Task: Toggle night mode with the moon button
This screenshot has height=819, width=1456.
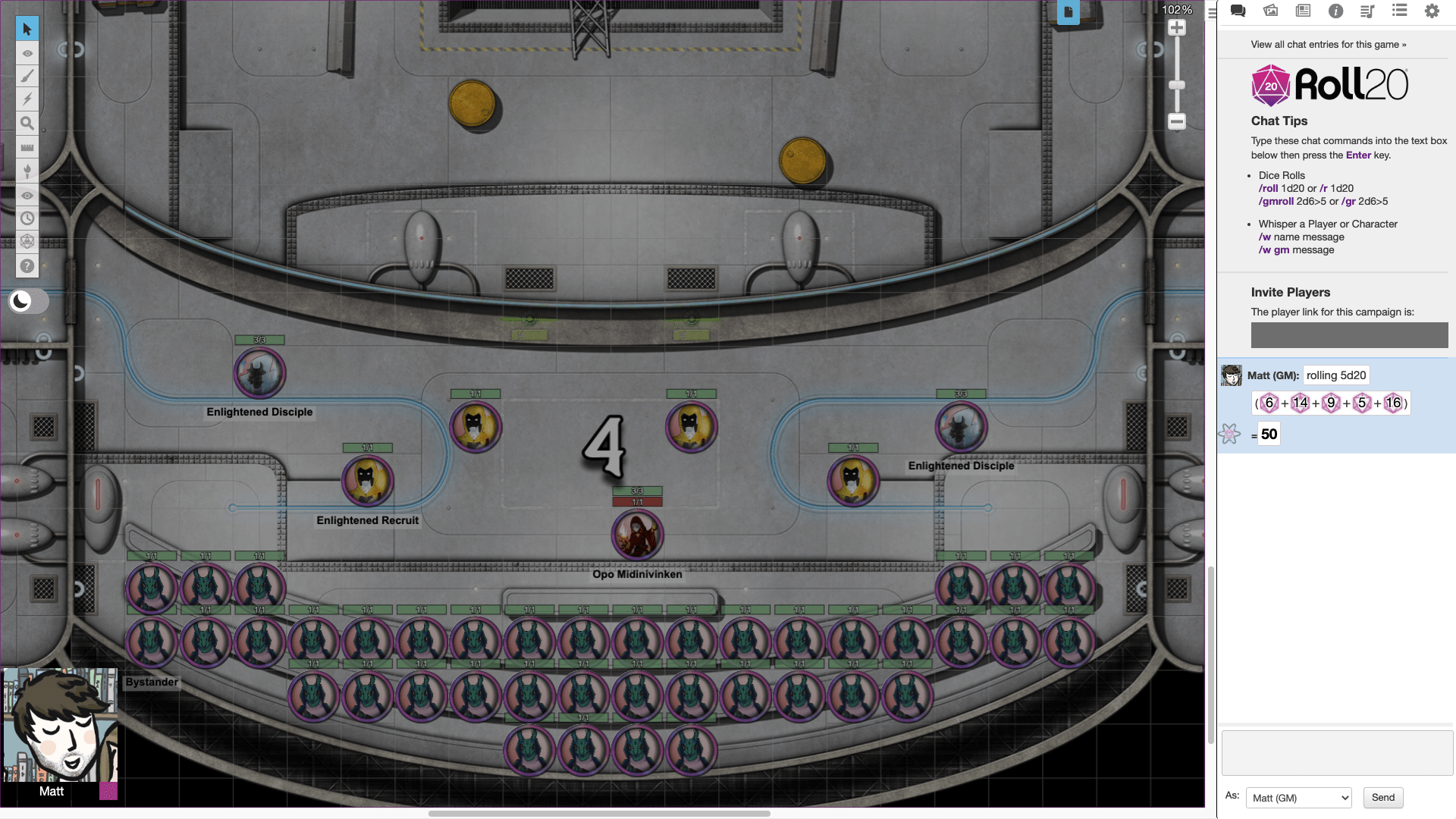Action: 20,301
